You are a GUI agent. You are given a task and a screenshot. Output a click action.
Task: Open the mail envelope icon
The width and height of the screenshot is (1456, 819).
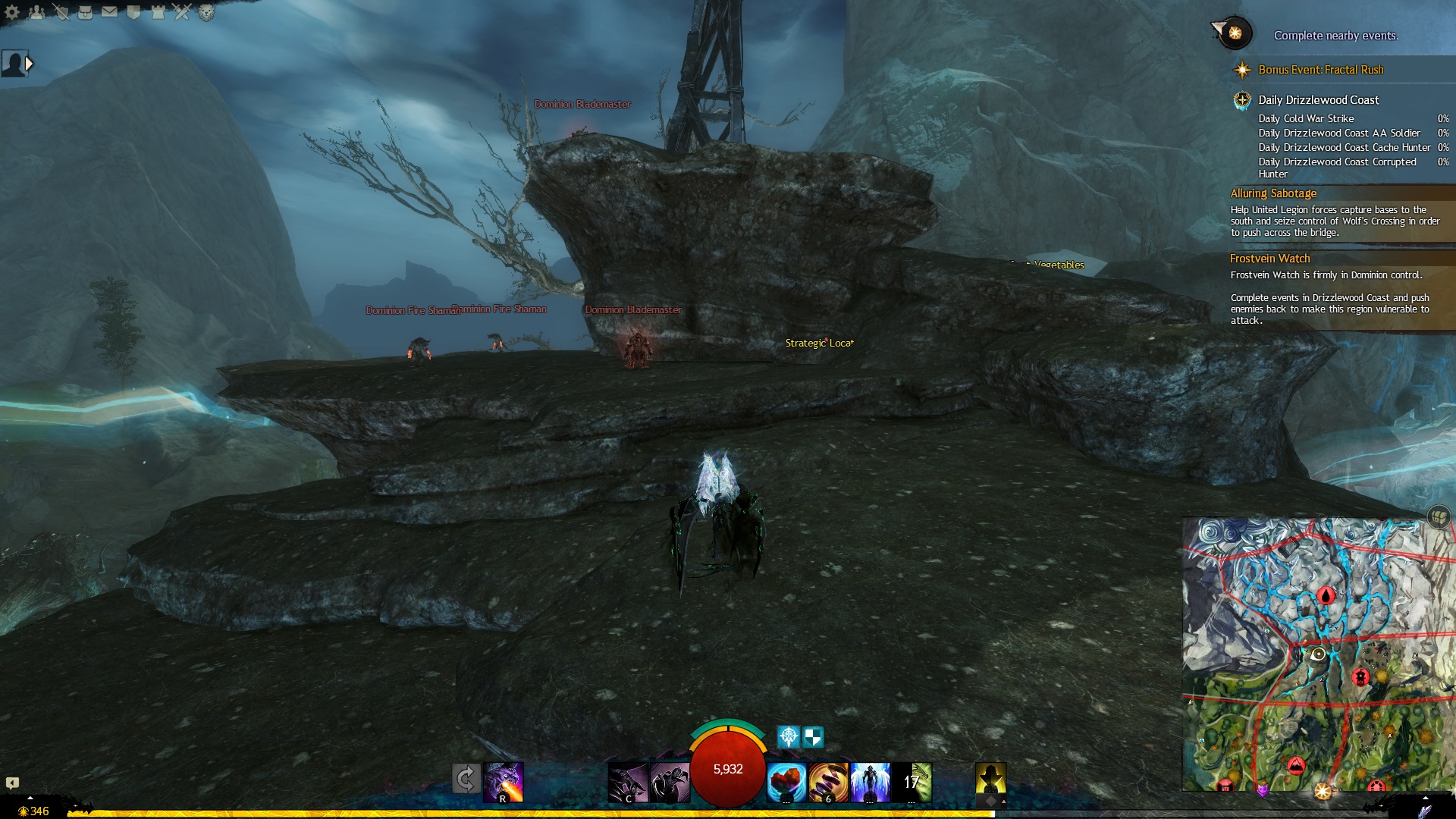point(109,12)
